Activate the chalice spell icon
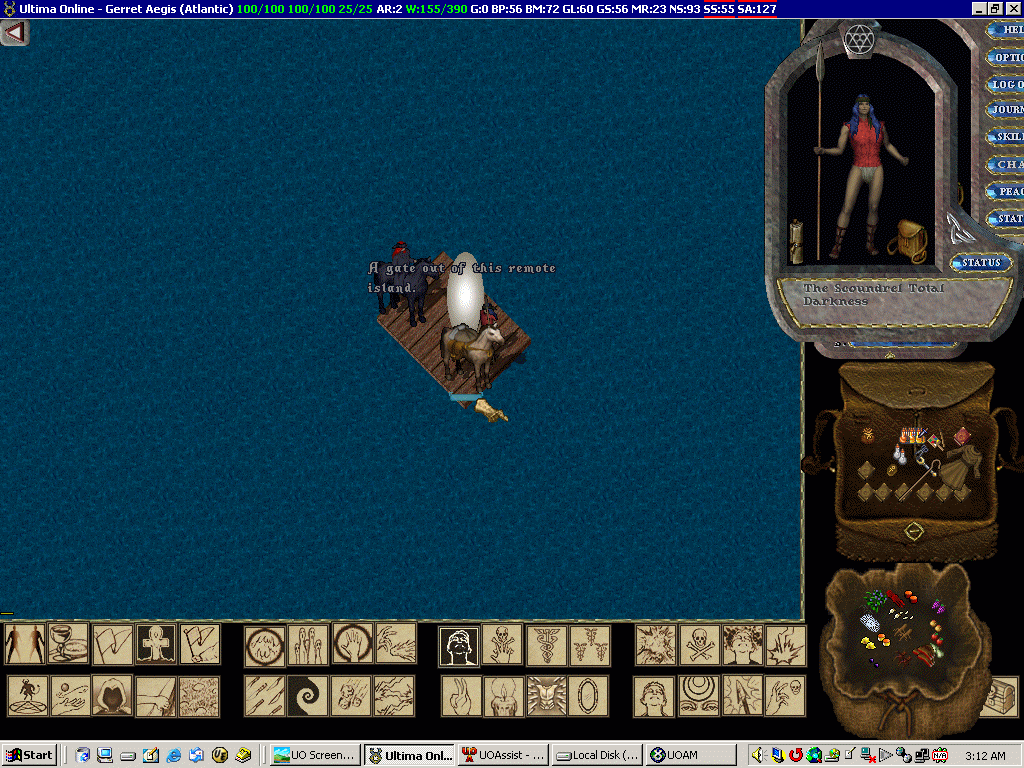This screenshot has width=1024, height=768. pos(69,645)
